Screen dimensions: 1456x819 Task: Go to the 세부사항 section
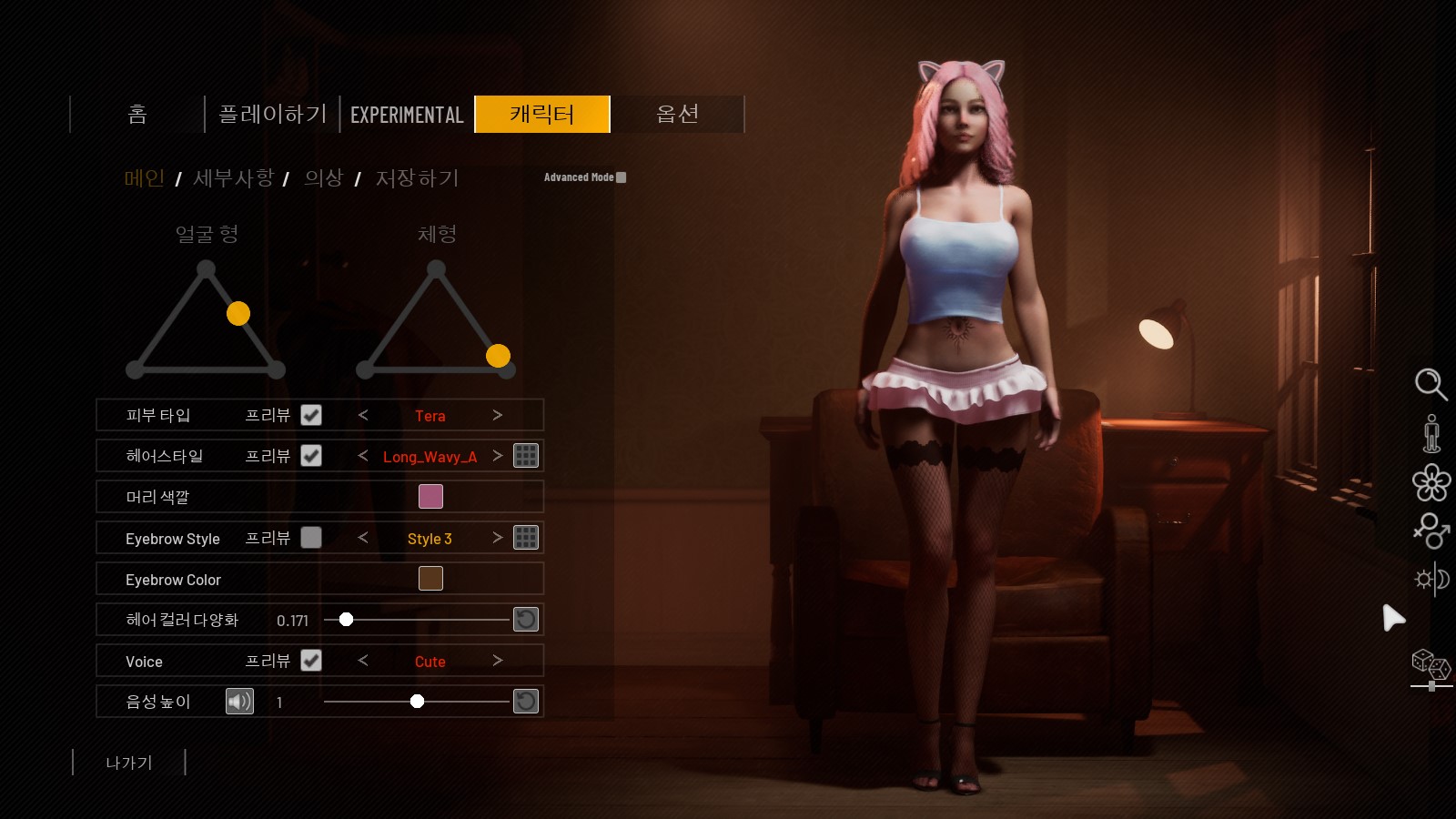click(x=233, y=178)
